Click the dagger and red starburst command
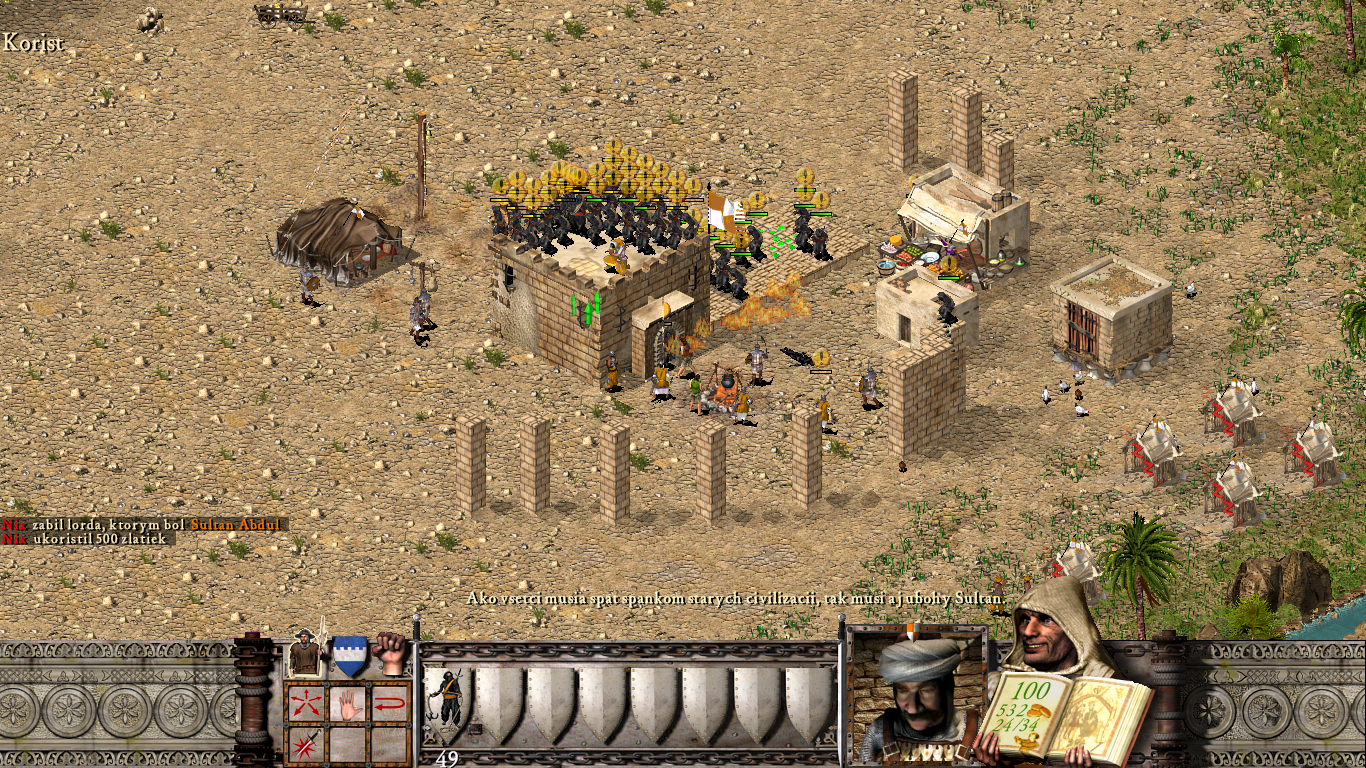 [x=304, y=745]
